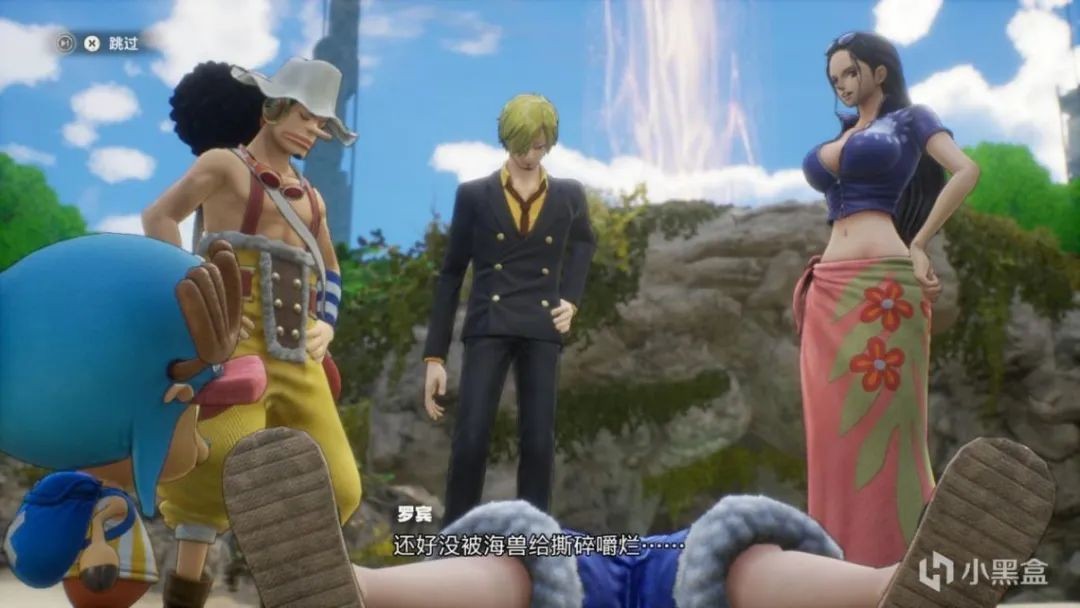
Task: Skip the cutscene using the 跳过 label
Action: tap(124, 43)
